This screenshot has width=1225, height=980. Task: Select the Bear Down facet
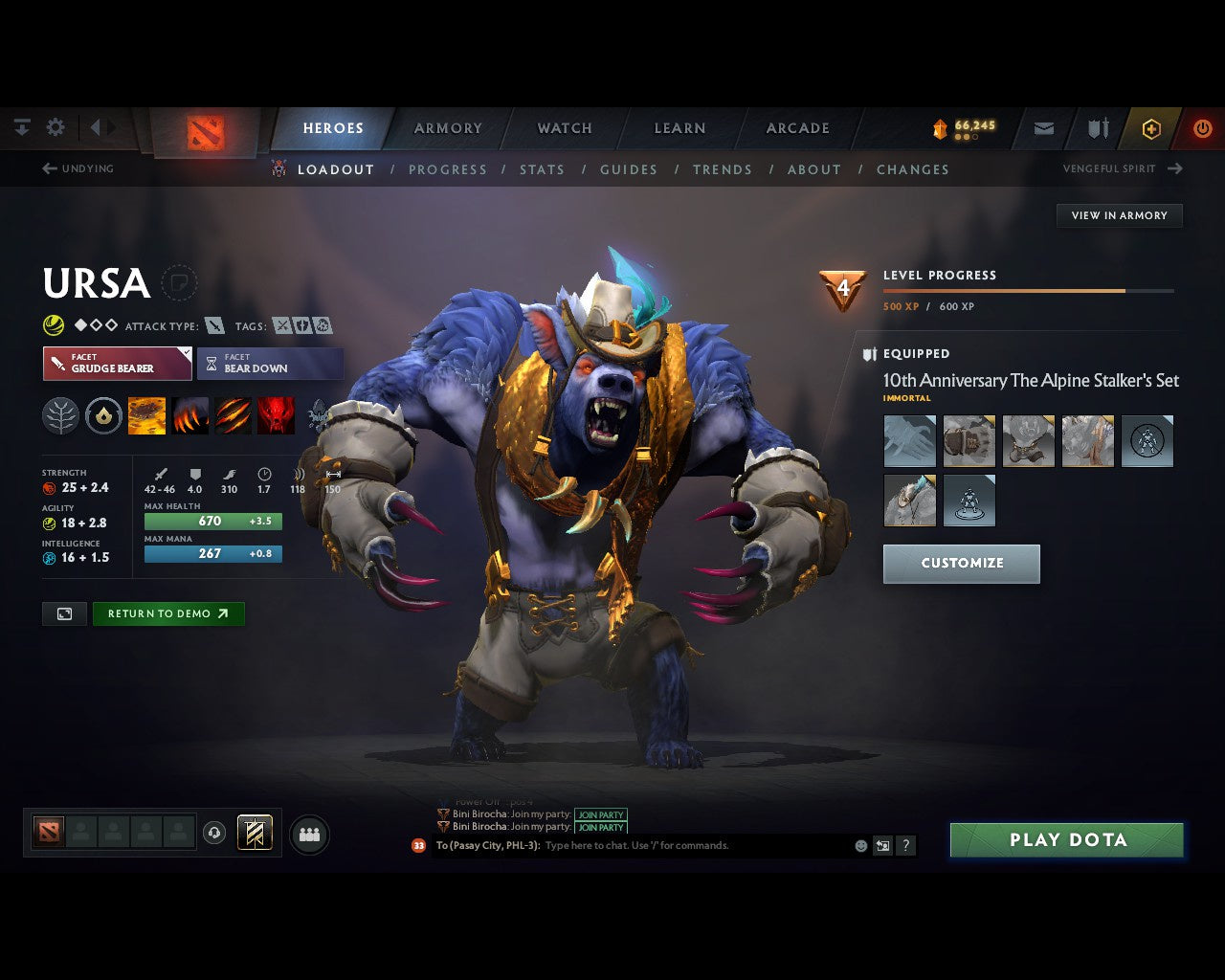pyautogui.click(x=269, y=364)
